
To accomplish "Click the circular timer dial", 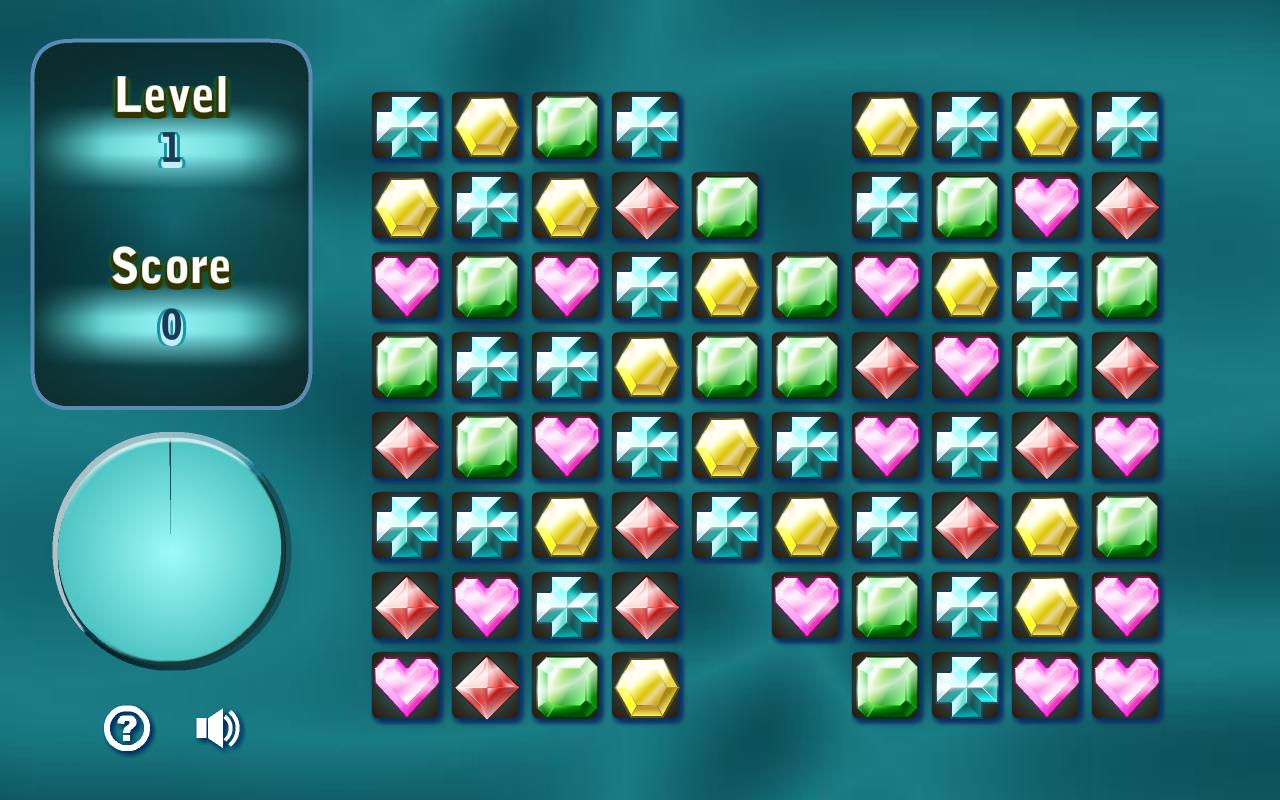I will 170,548.
